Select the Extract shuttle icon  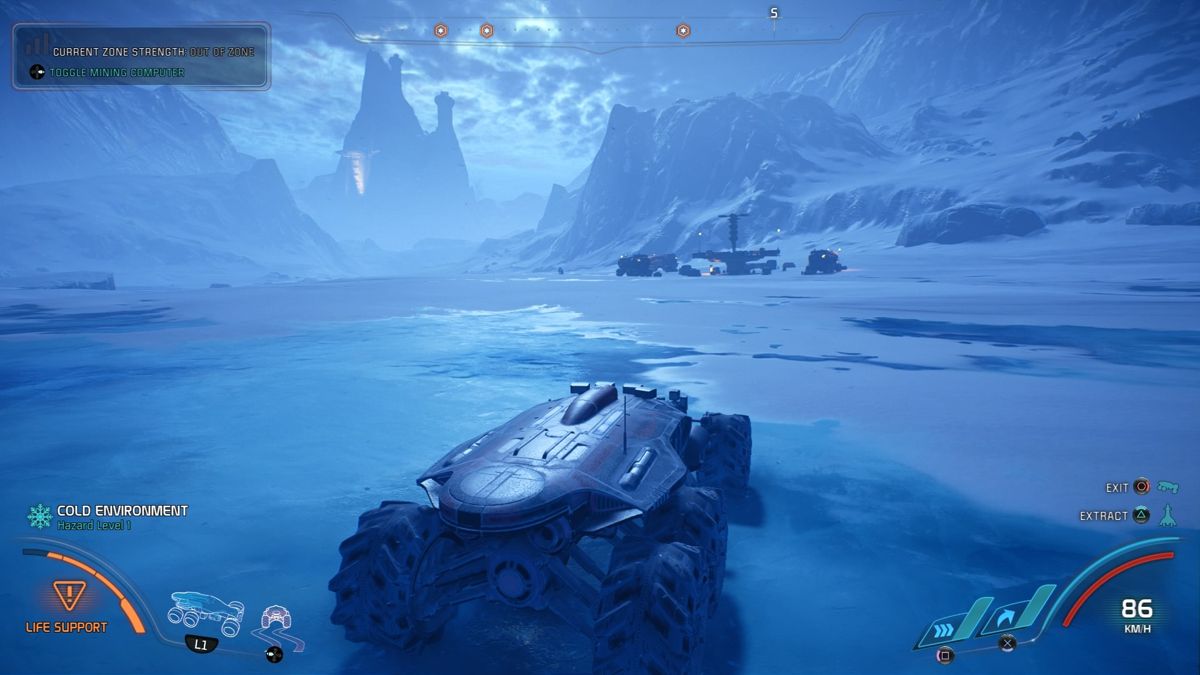[1168, 516]
